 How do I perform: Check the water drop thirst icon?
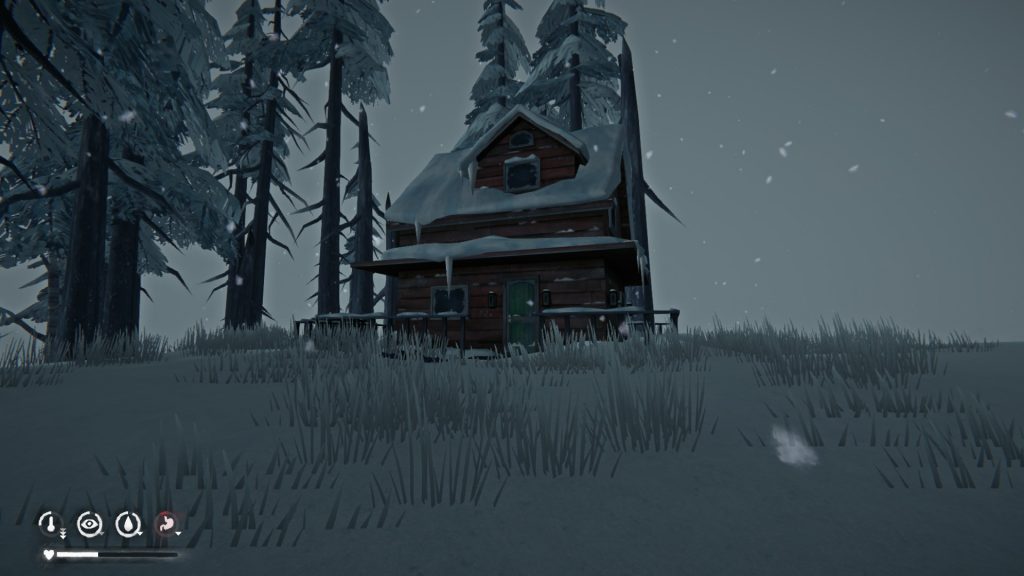127,522
